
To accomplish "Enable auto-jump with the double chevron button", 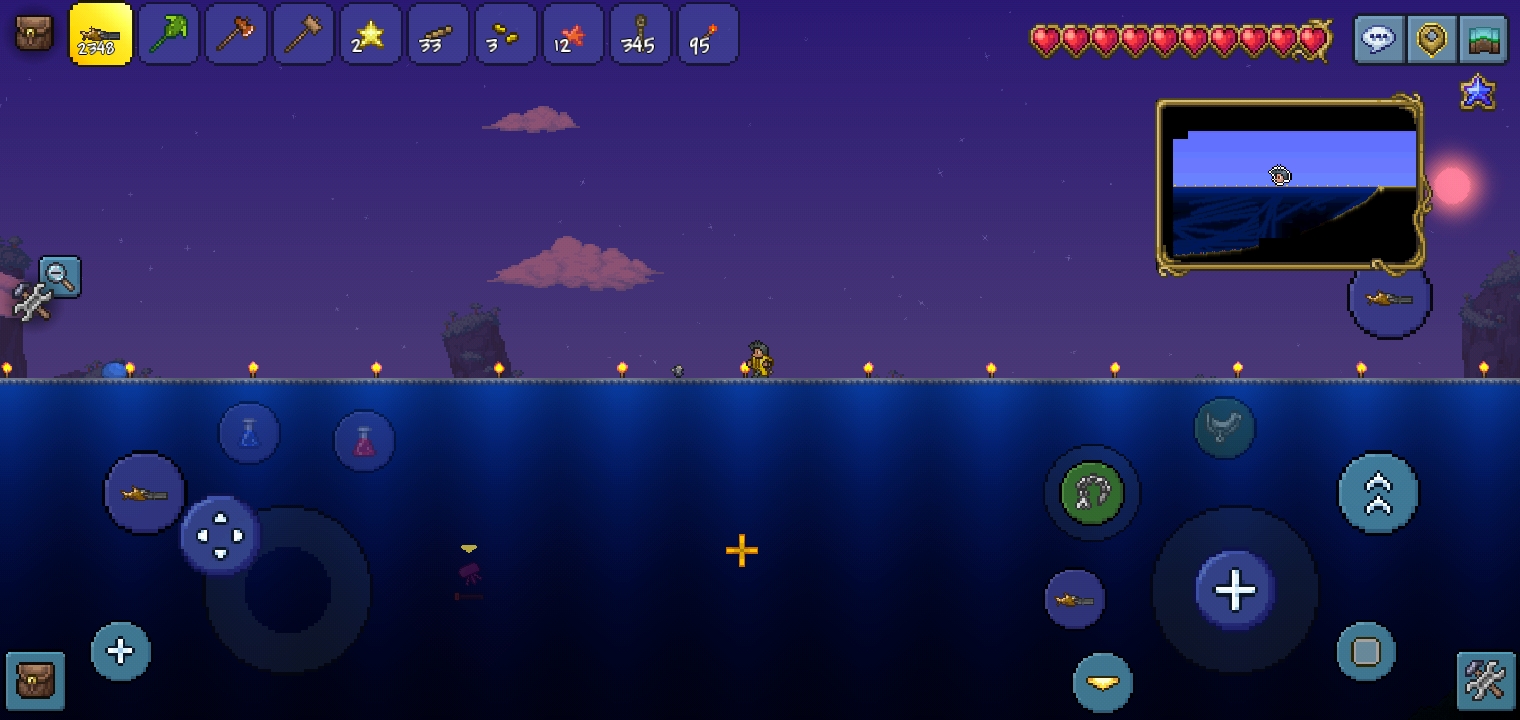I will pos(1378,492).
